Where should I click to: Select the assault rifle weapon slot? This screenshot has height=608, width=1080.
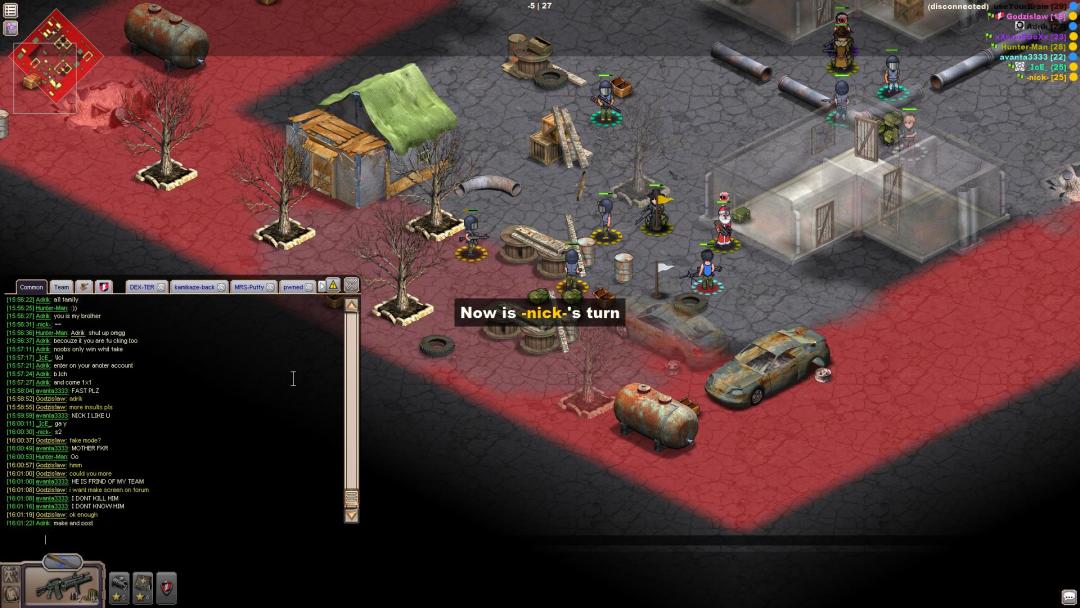63,583
